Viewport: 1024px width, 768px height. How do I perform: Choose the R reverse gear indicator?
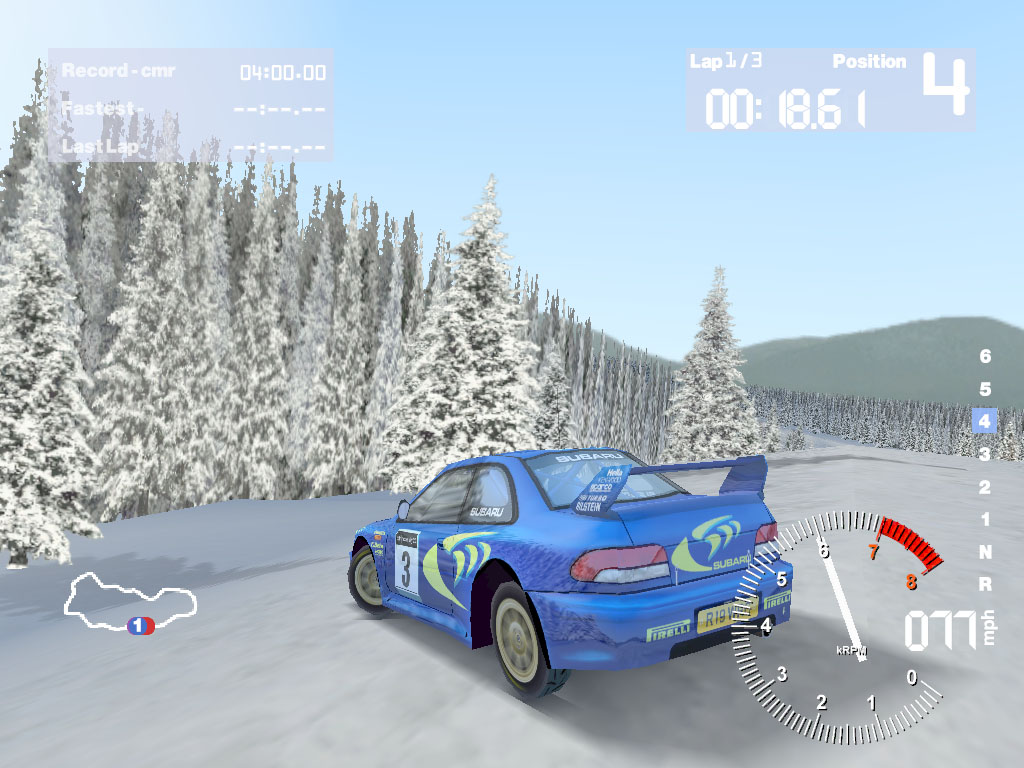tap(985, 584)
